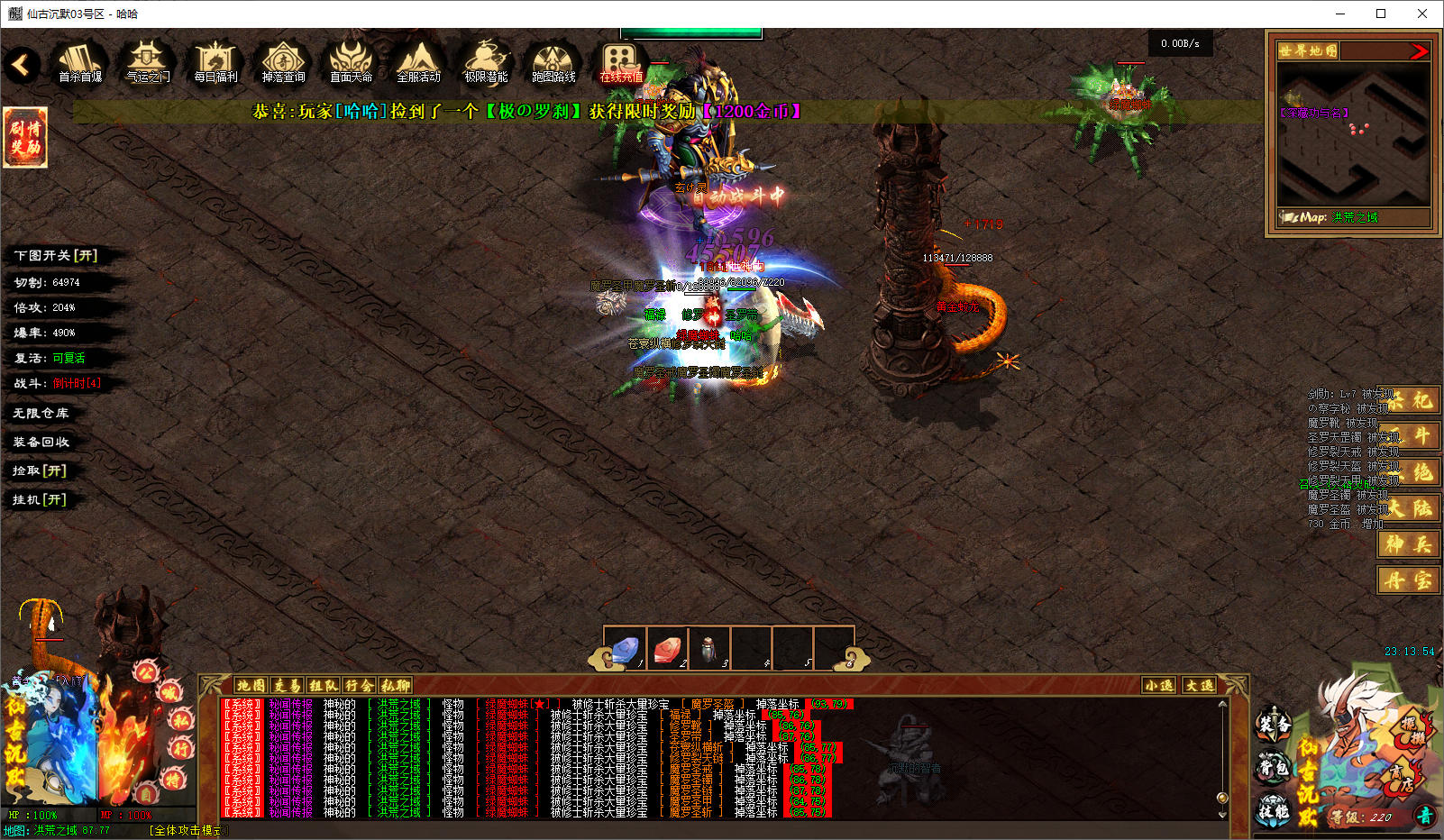Toggle the 下图开关 switch
This screenshot has height=840, width=1444.
click(56, 256)
